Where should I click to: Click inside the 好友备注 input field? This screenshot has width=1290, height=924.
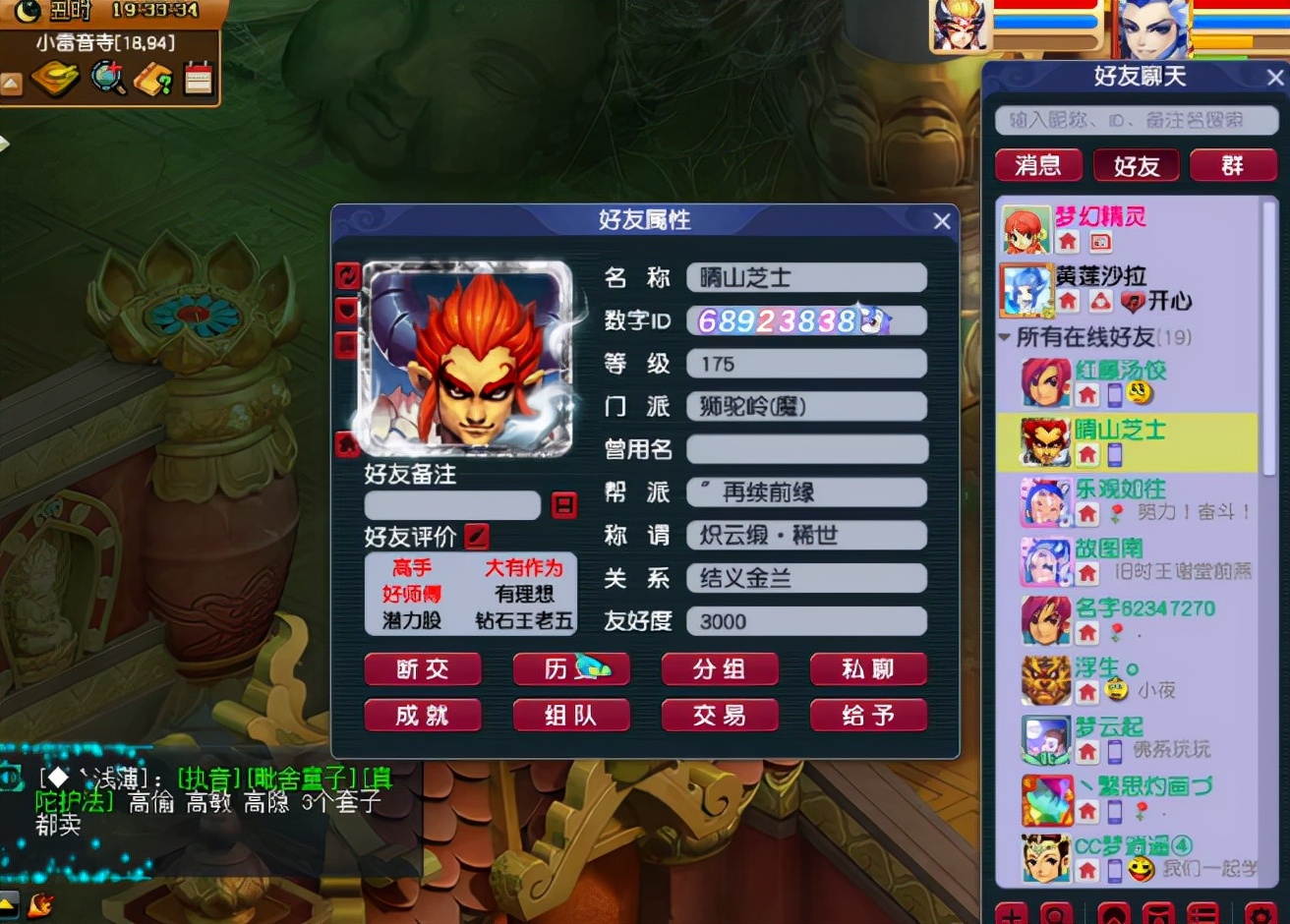click(x=452, y=505)
